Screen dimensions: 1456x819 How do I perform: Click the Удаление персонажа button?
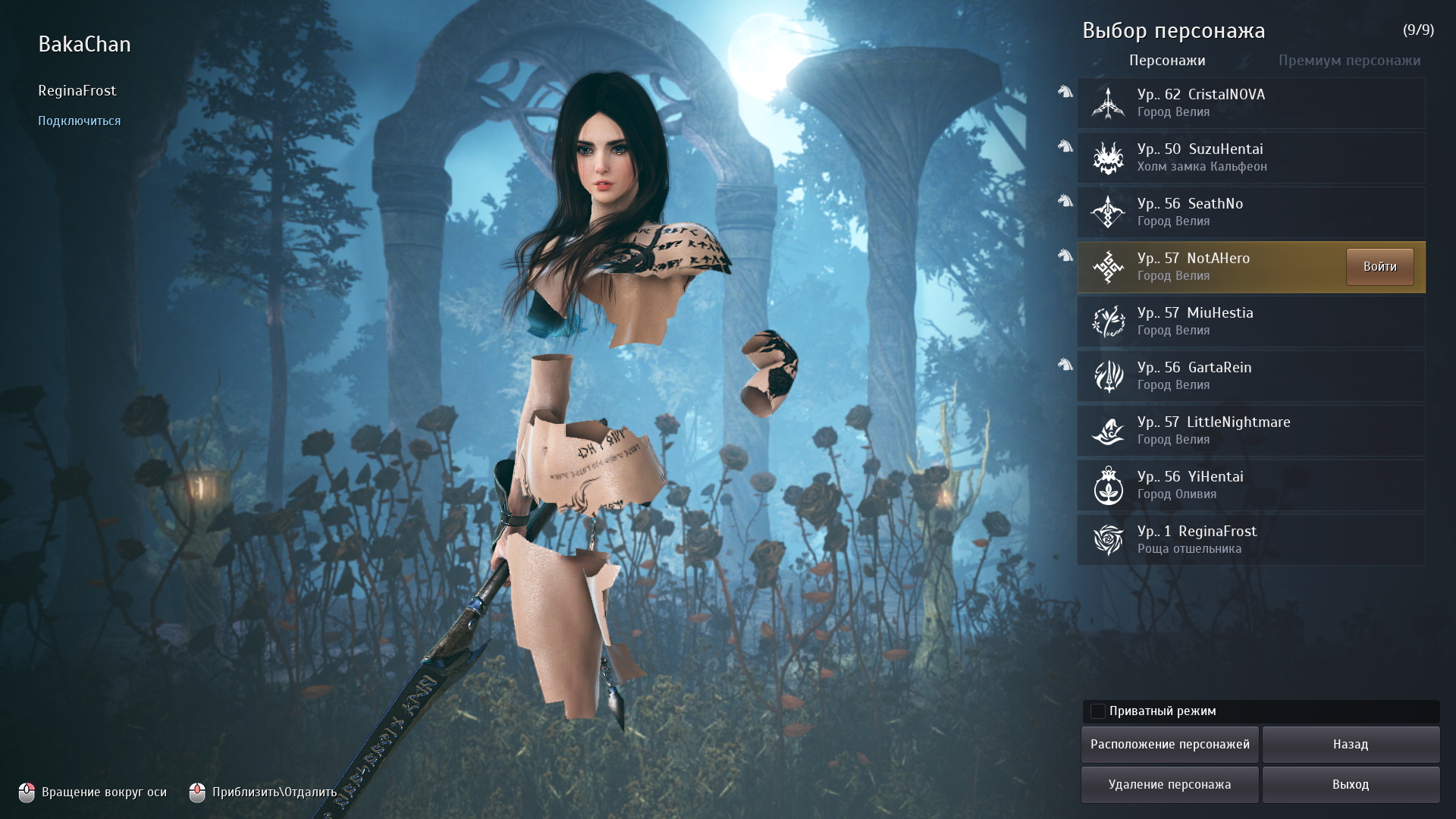pos(1169,785)
